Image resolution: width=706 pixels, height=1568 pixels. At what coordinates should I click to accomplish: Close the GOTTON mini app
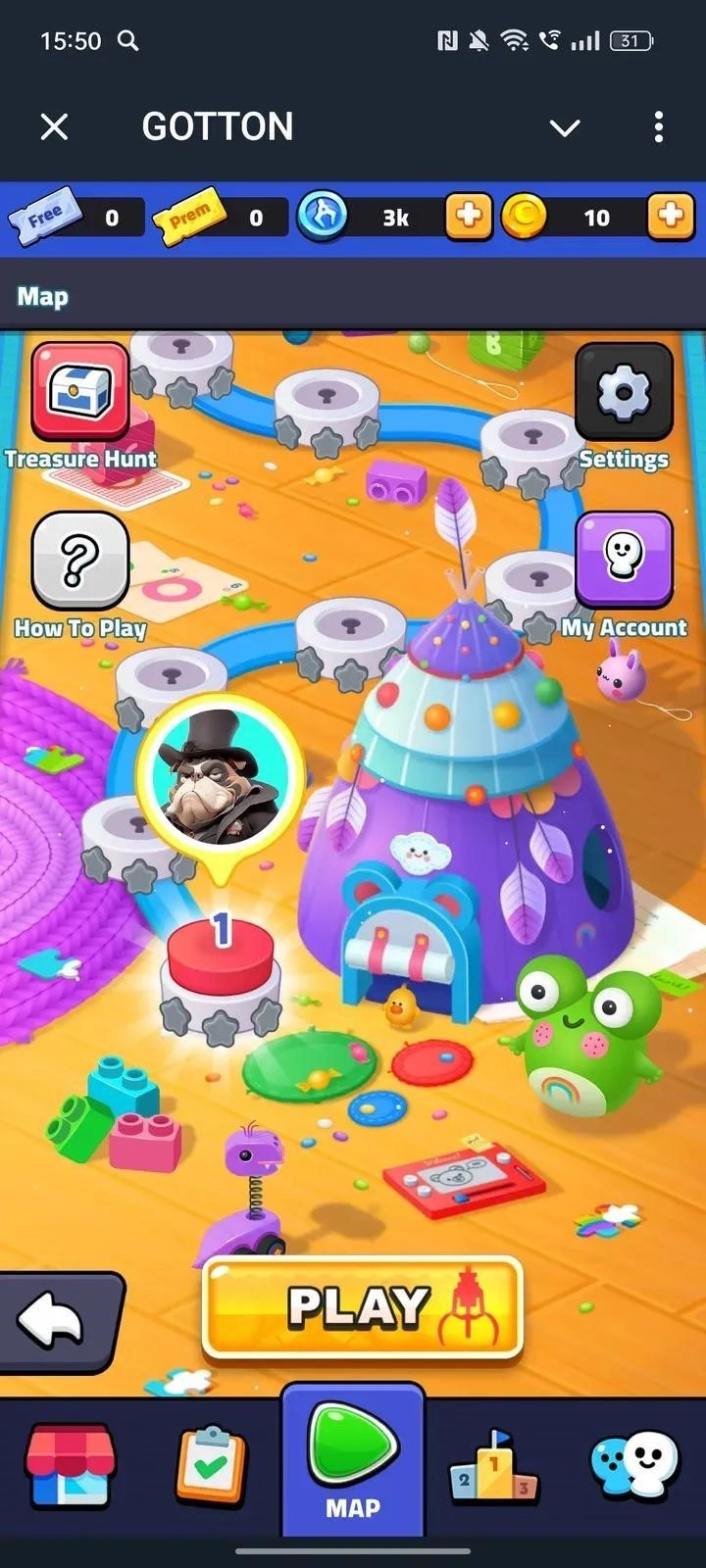(x=55, y=126)
